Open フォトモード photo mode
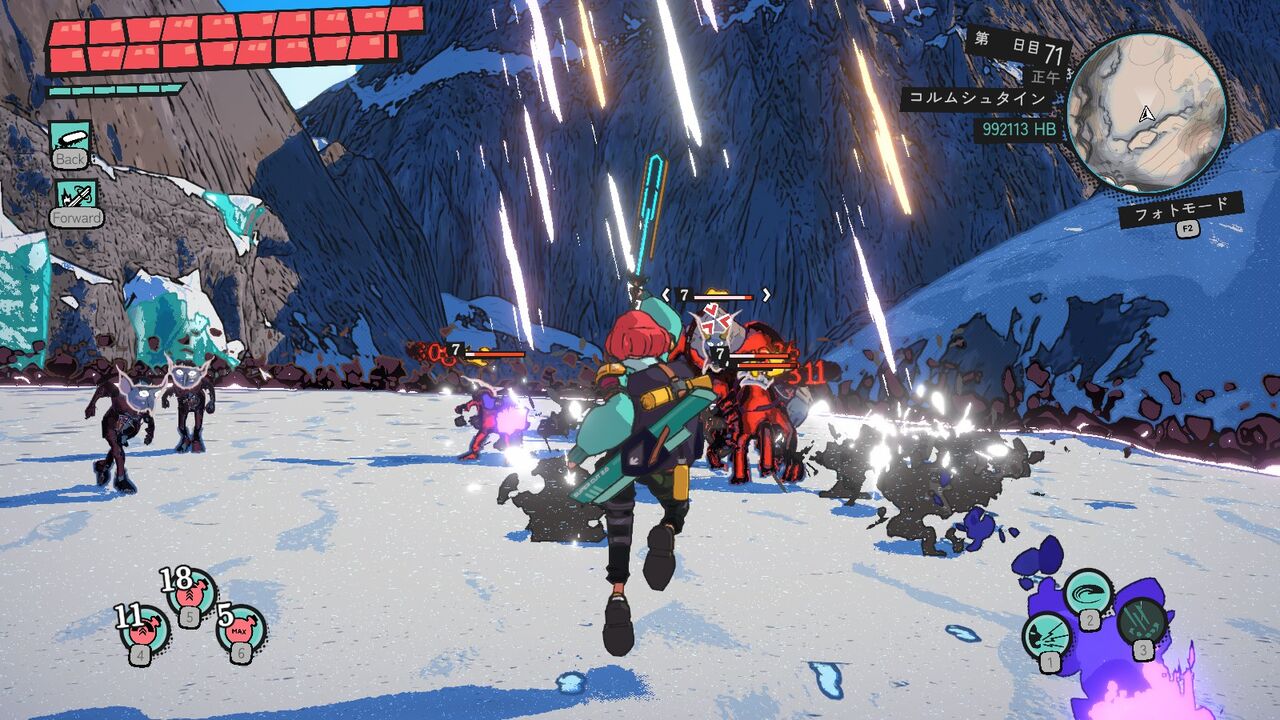The height and width of the screenshot is (720, 1280). [x=1180, y=211]
